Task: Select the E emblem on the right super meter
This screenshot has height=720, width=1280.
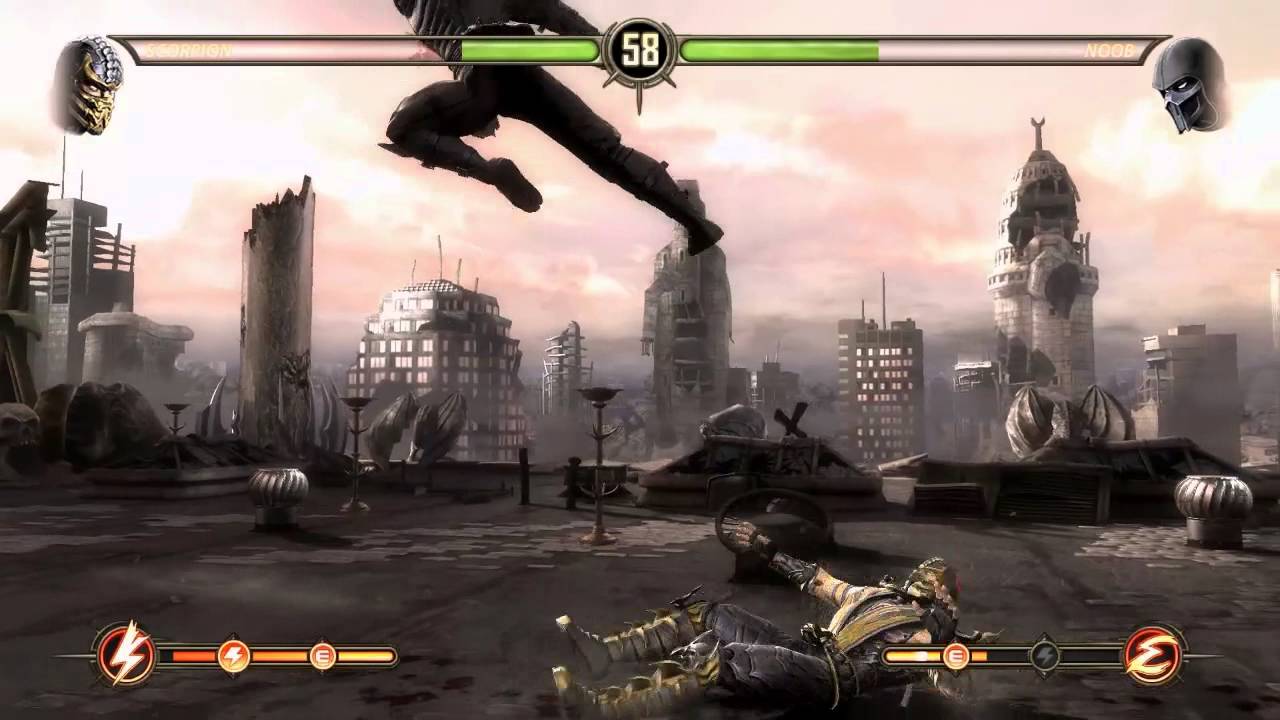Action: [x=1153, y=656]
